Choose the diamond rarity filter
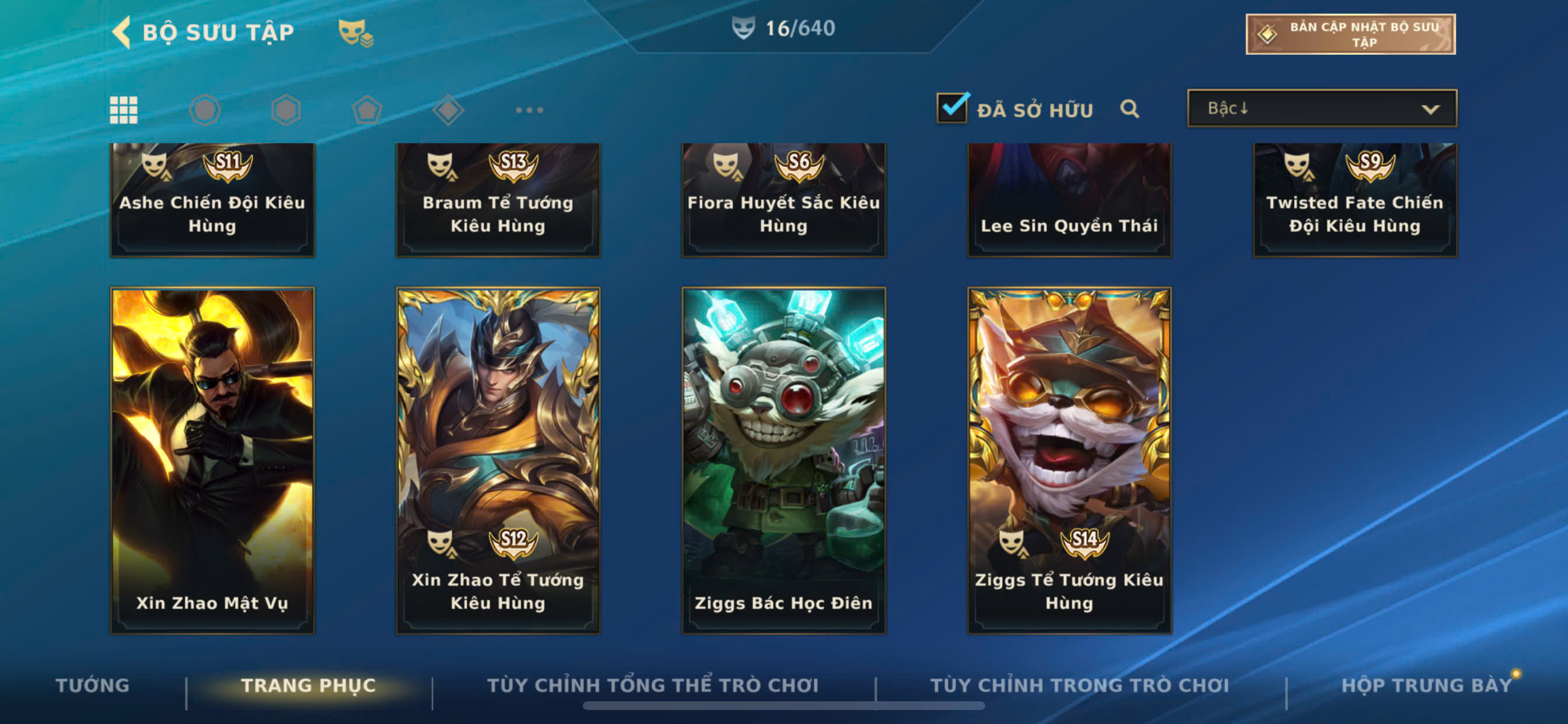 (448, 110)
